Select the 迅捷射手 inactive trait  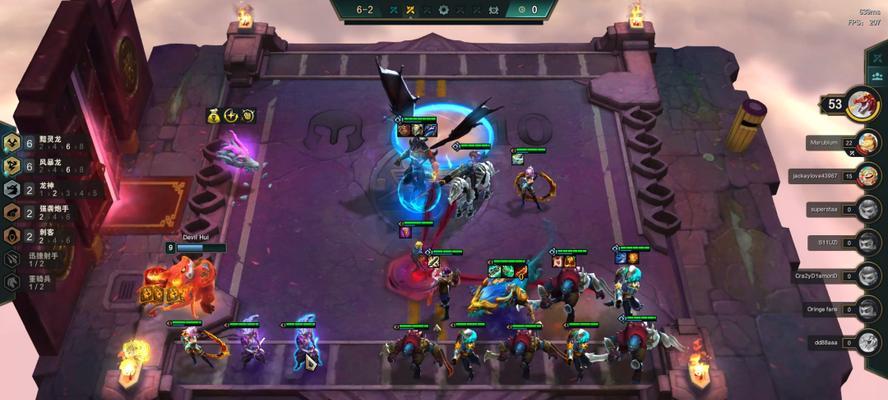pyautogui.click(x=40, y=258)
